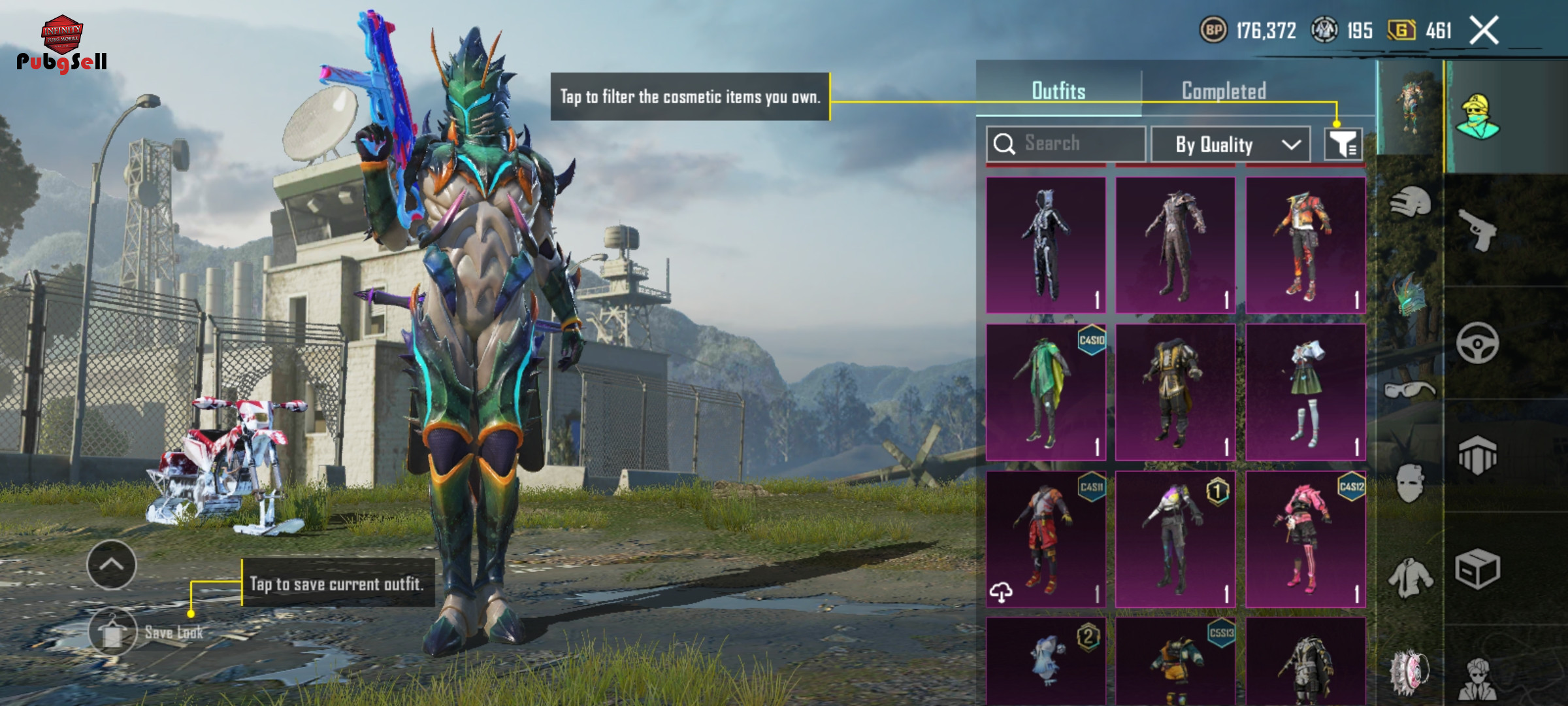Toggle the owned-items filter funnel icon
The image size is (1568, 706).
click(1343, 144)
